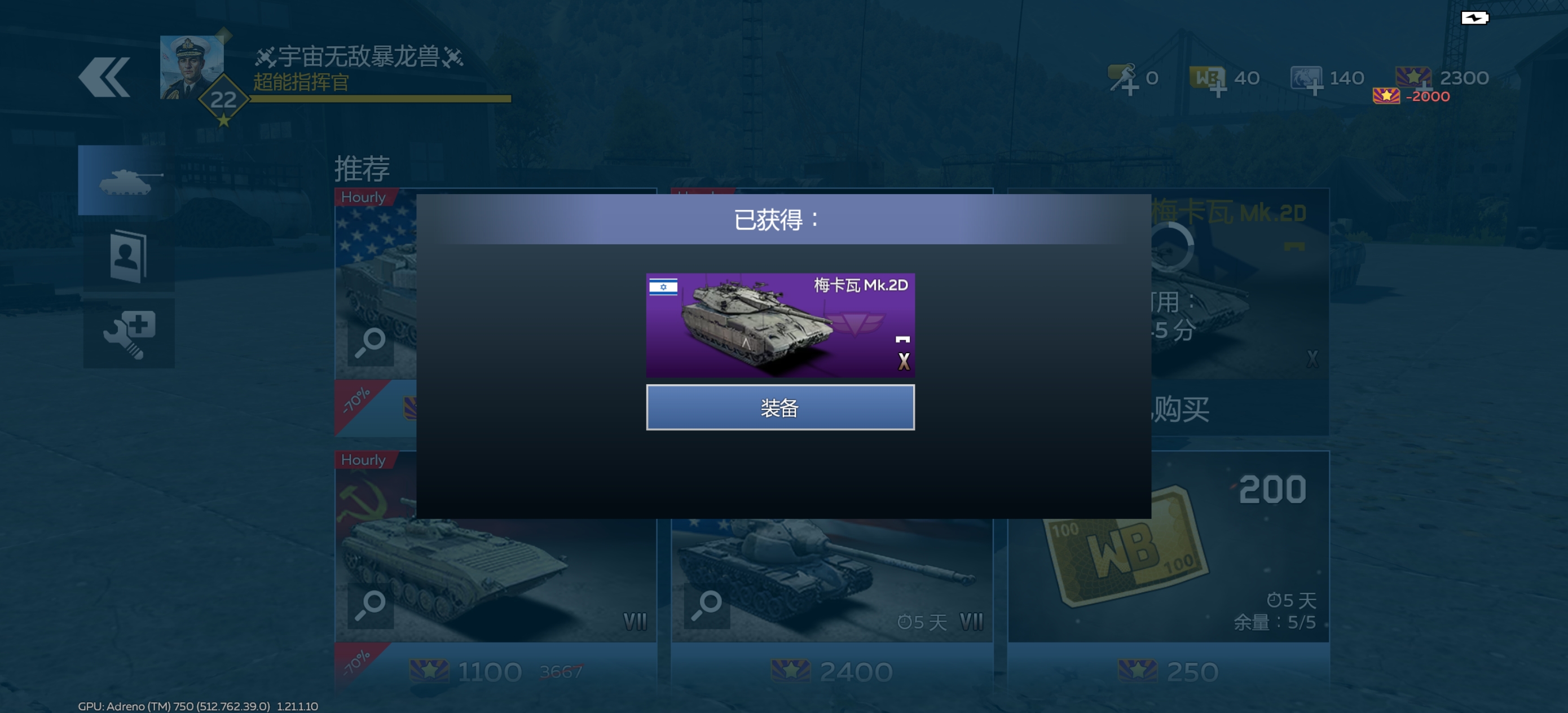Open the workshop wrench icon
The width and height of the screenshot is (1568, 713).
128,333
